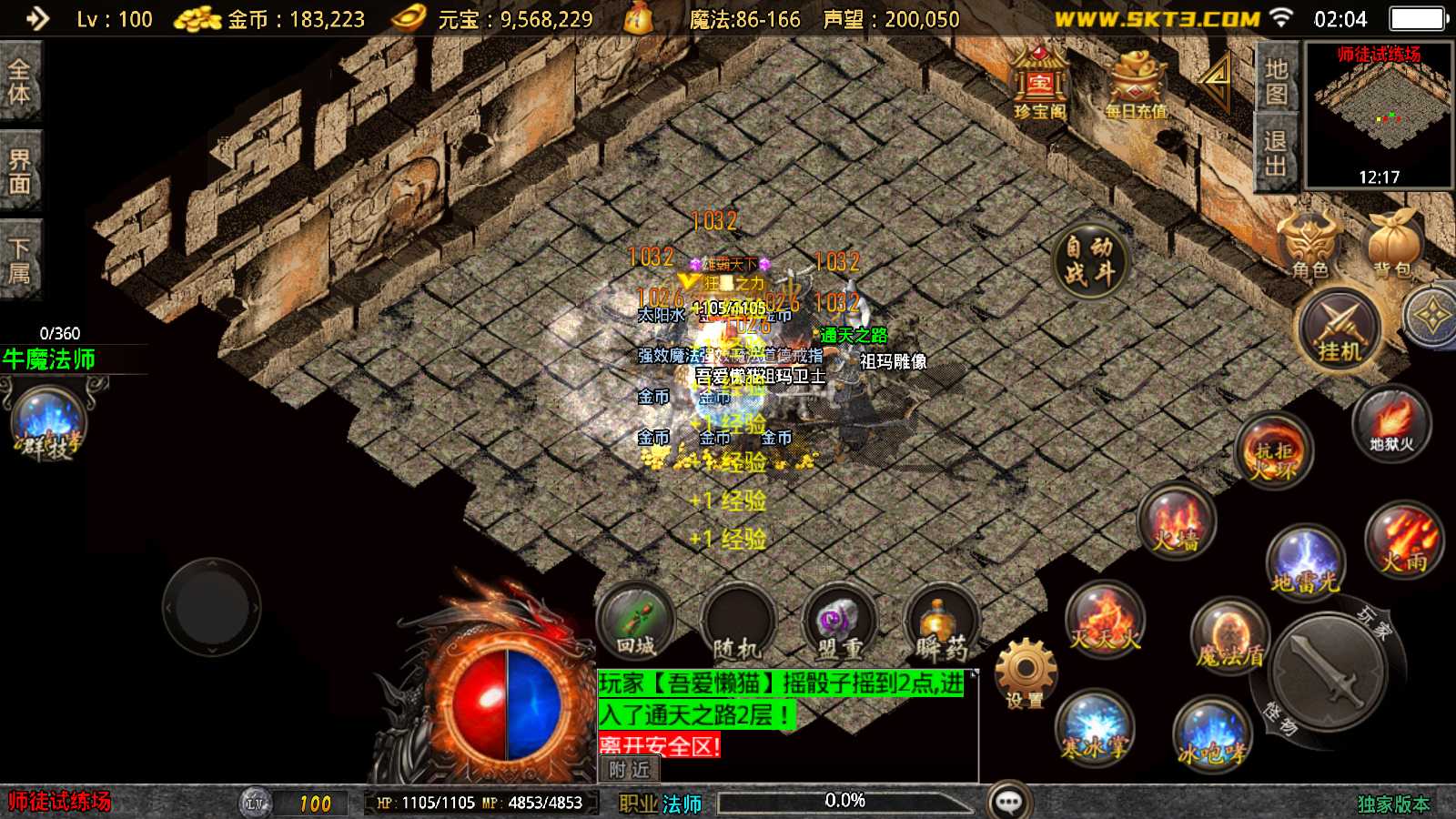Switch to the 附近 nearby chat tab

click(630, 770)
